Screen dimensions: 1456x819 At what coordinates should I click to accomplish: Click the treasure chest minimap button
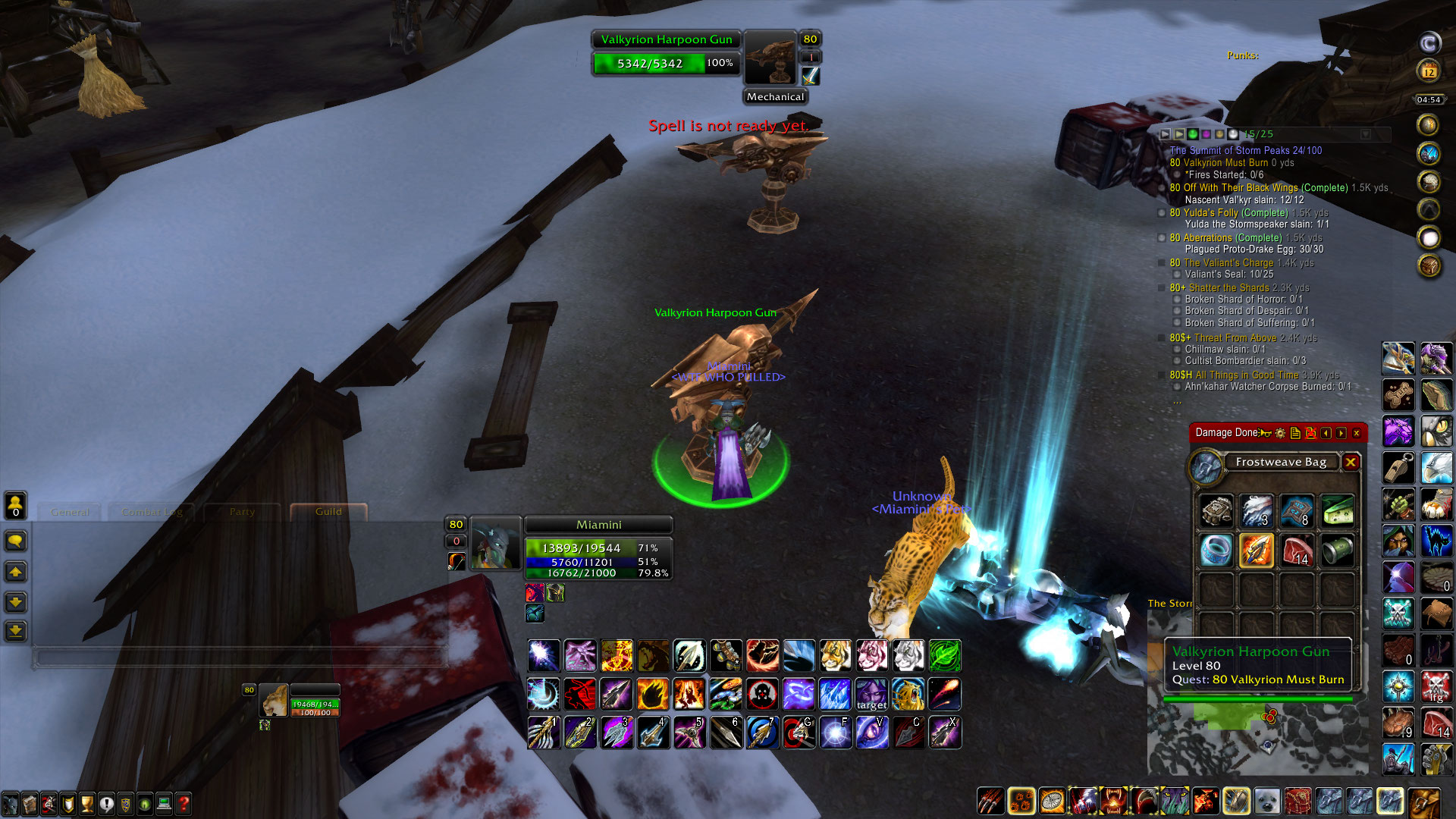click(1428, 264)
